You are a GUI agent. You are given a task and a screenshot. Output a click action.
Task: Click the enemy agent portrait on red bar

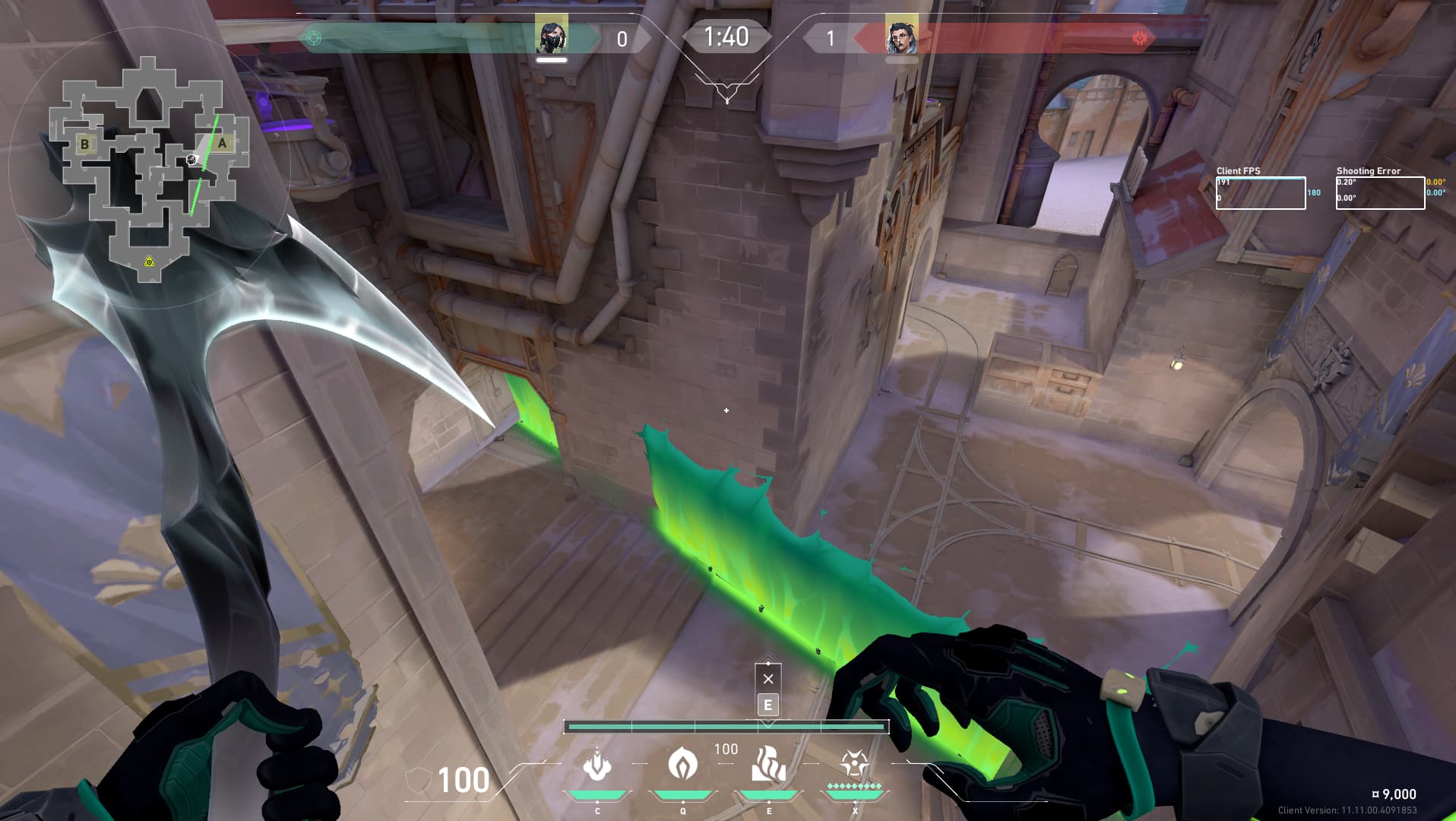901,35
